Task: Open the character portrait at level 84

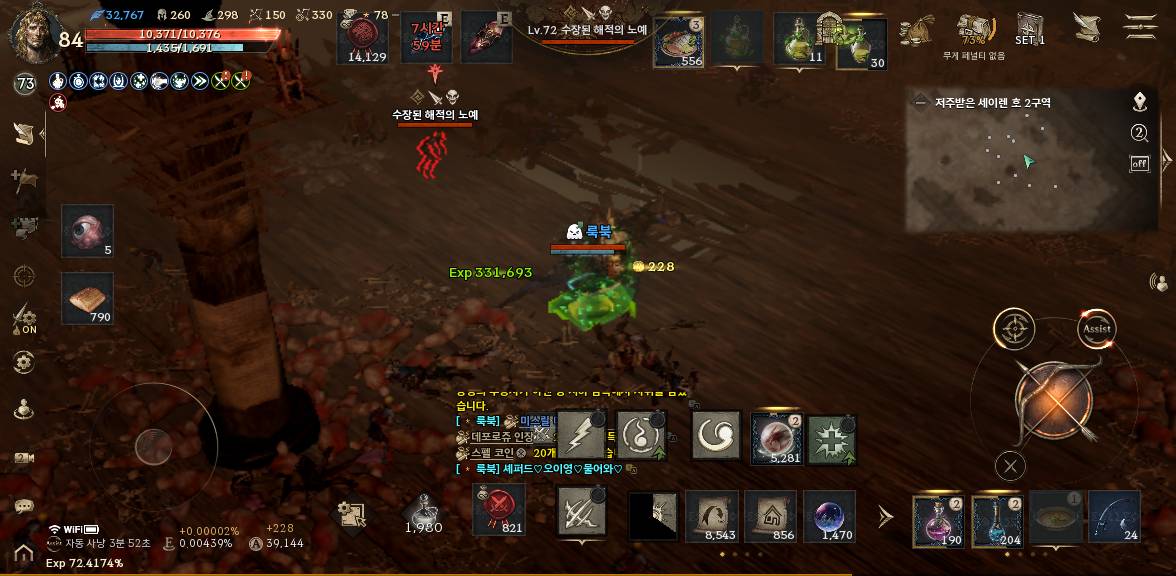Action: 32,32
